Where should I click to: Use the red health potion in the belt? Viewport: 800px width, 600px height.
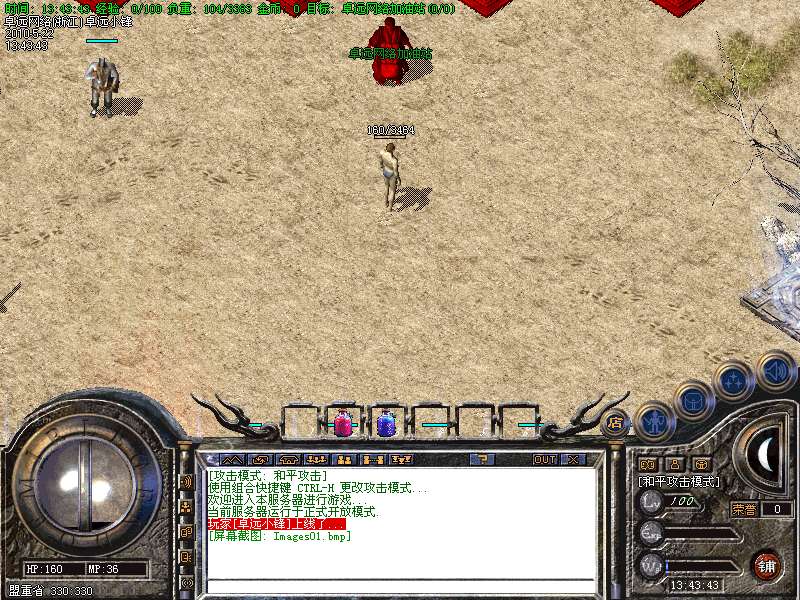(342, 423)
